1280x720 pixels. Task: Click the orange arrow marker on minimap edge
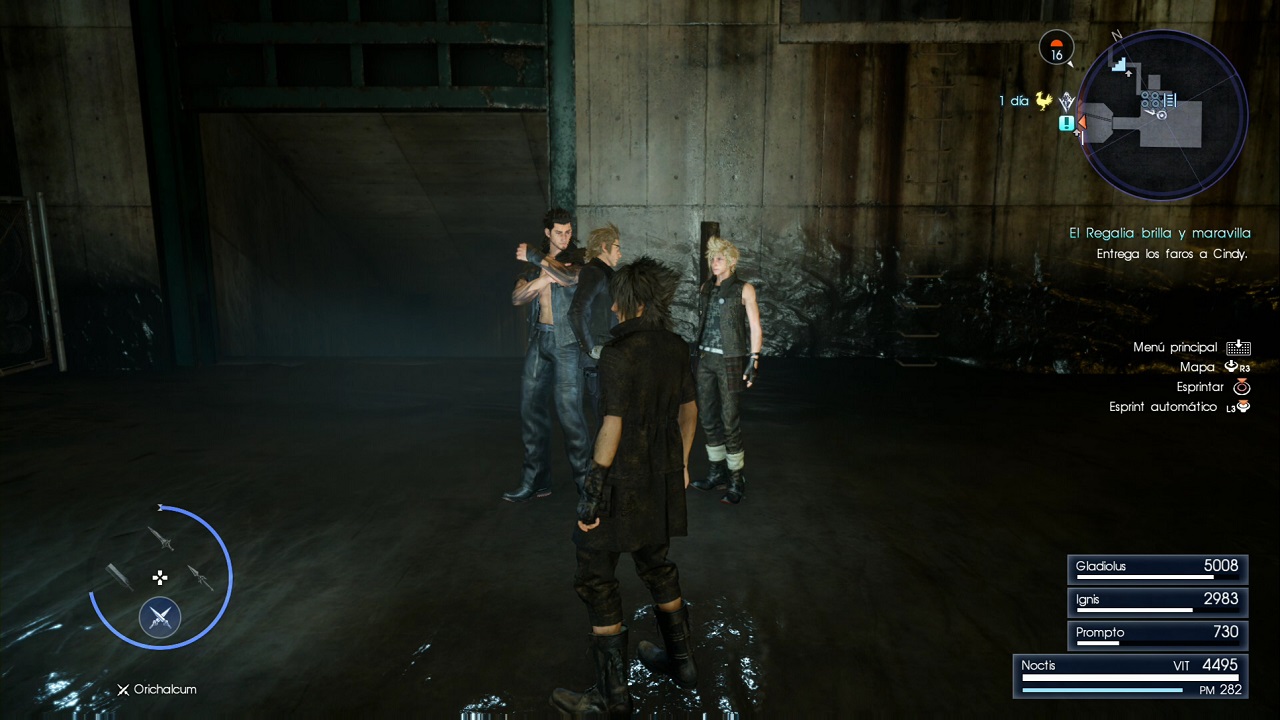[1081, 121]
